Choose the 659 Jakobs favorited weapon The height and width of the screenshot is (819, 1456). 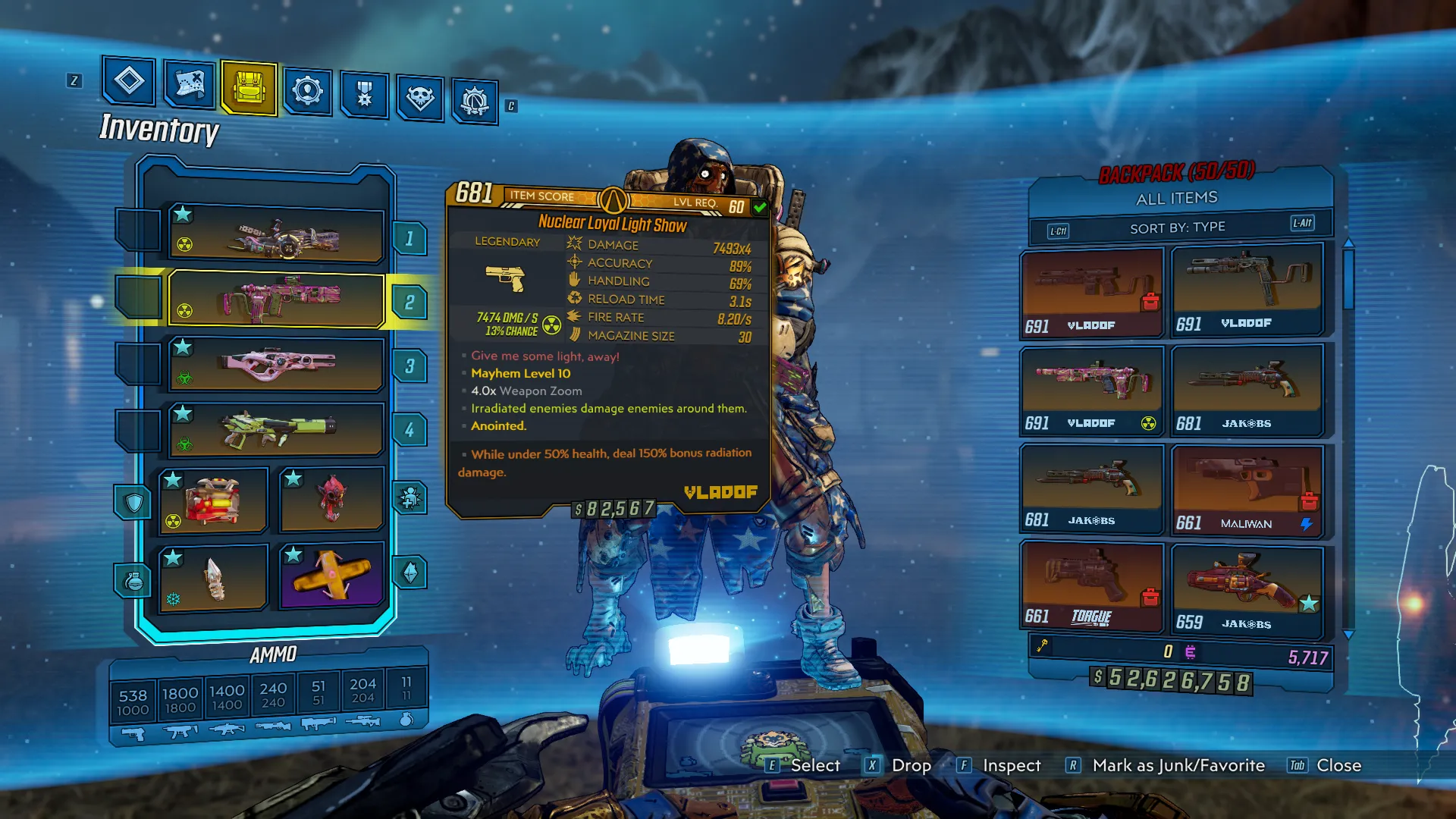1247,588
